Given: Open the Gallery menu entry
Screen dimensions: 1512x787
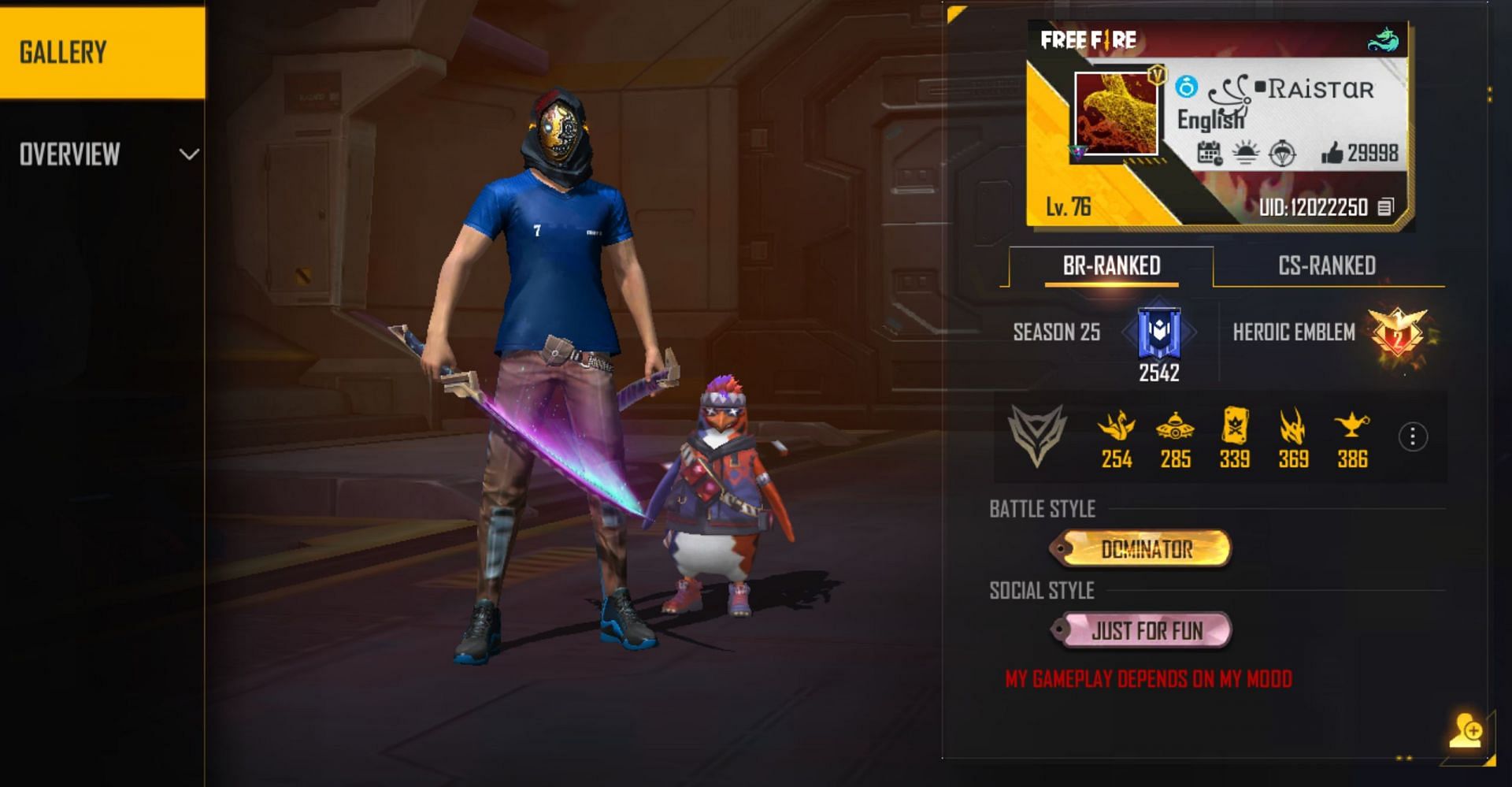Looking at the screenshot, I should (102, 52).
